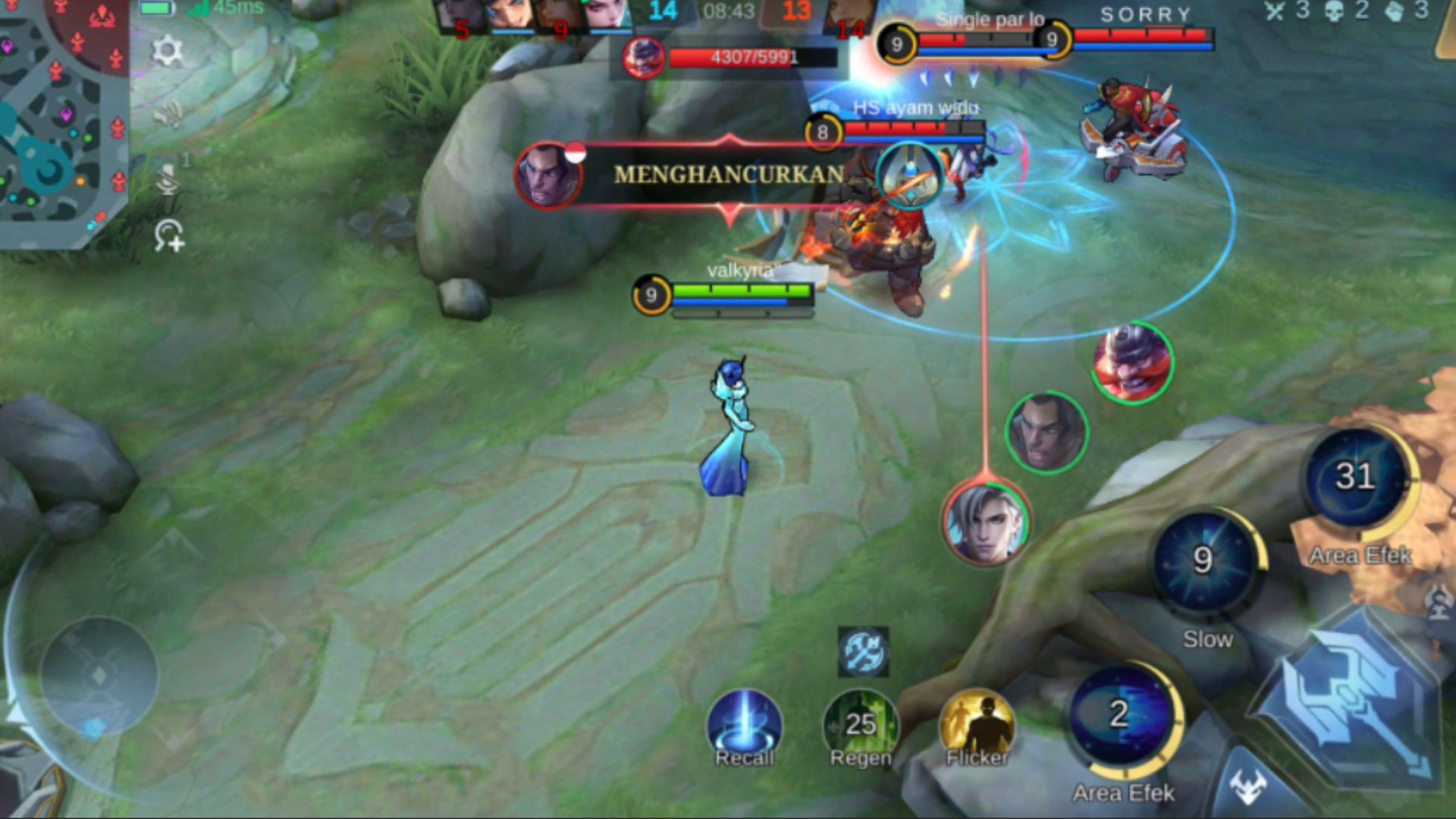Use the Regen ability
1456x819 pixels.
861,726
